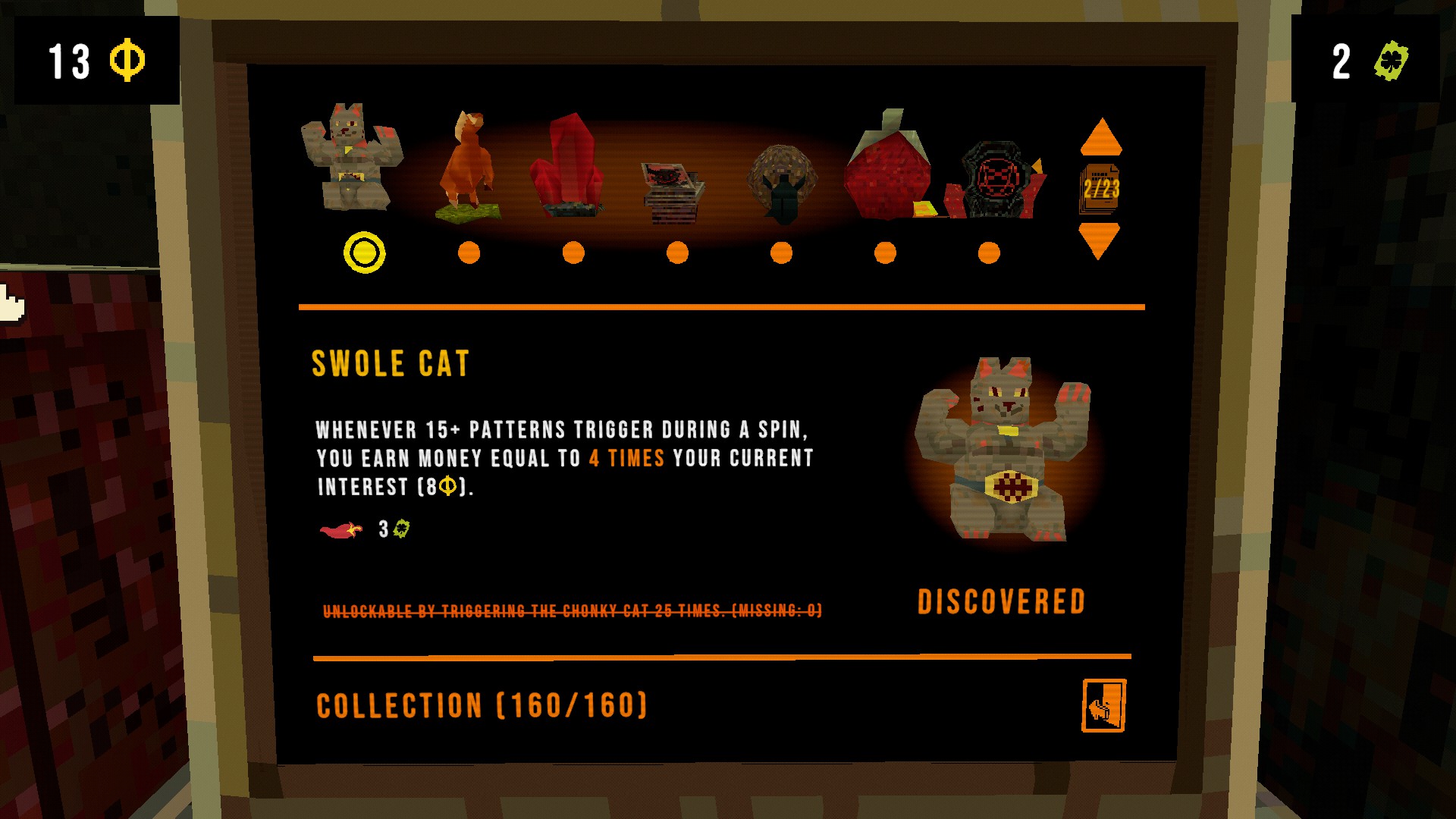Image resolution: width=1456 pixels, height=819 pixels.
Task: Select the pentagram device charm
Action: [x=997, y=180]
